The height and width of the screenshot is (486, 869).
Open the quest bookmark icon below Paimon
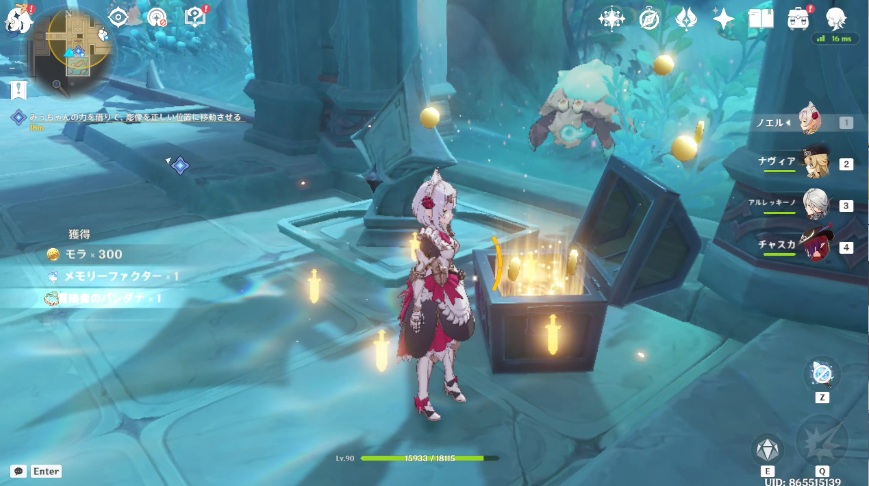coord(19,90)
